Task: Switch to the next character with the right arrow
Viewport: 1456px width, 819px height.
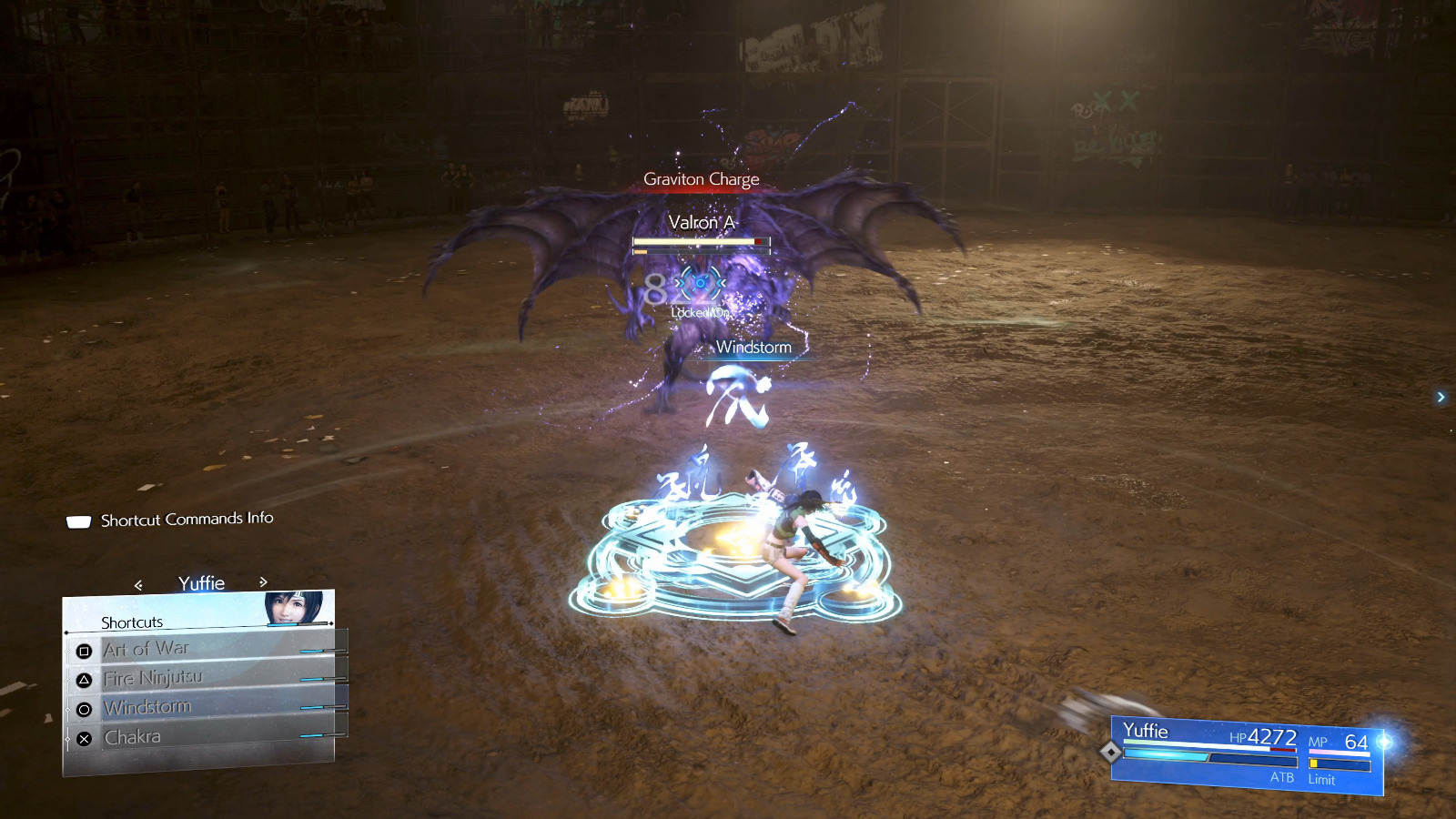Action: pos(263,582)
